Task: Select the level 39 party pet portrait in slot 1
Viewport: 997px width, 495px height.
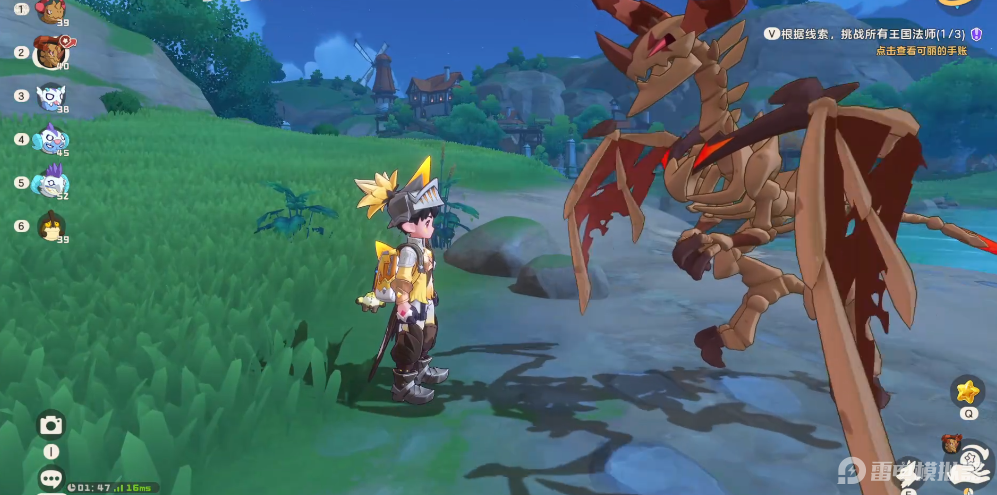Action: click(x=50, y=11)
